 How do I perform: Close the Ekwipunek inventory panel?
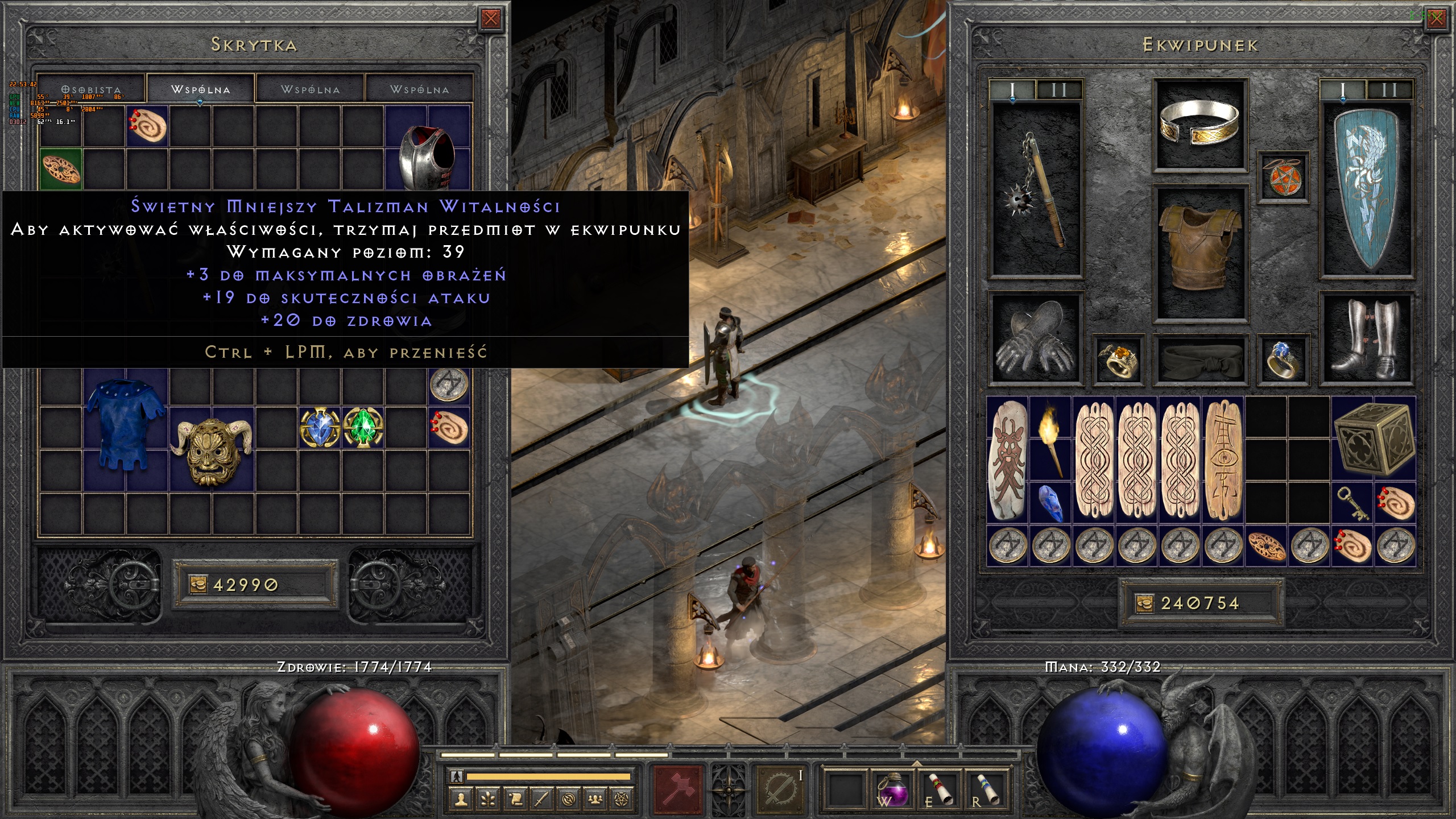click(1436, 19)
